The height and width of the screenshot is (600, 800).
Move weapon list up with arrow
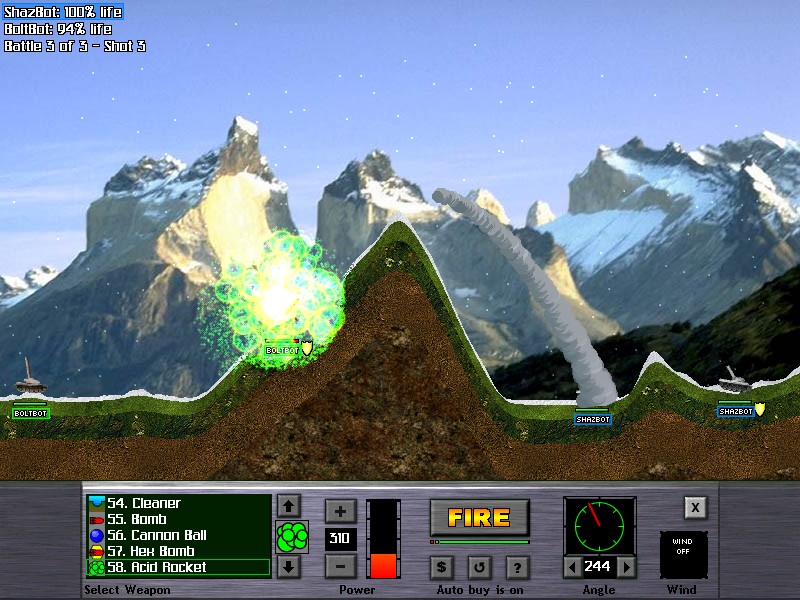coord(289,506)
